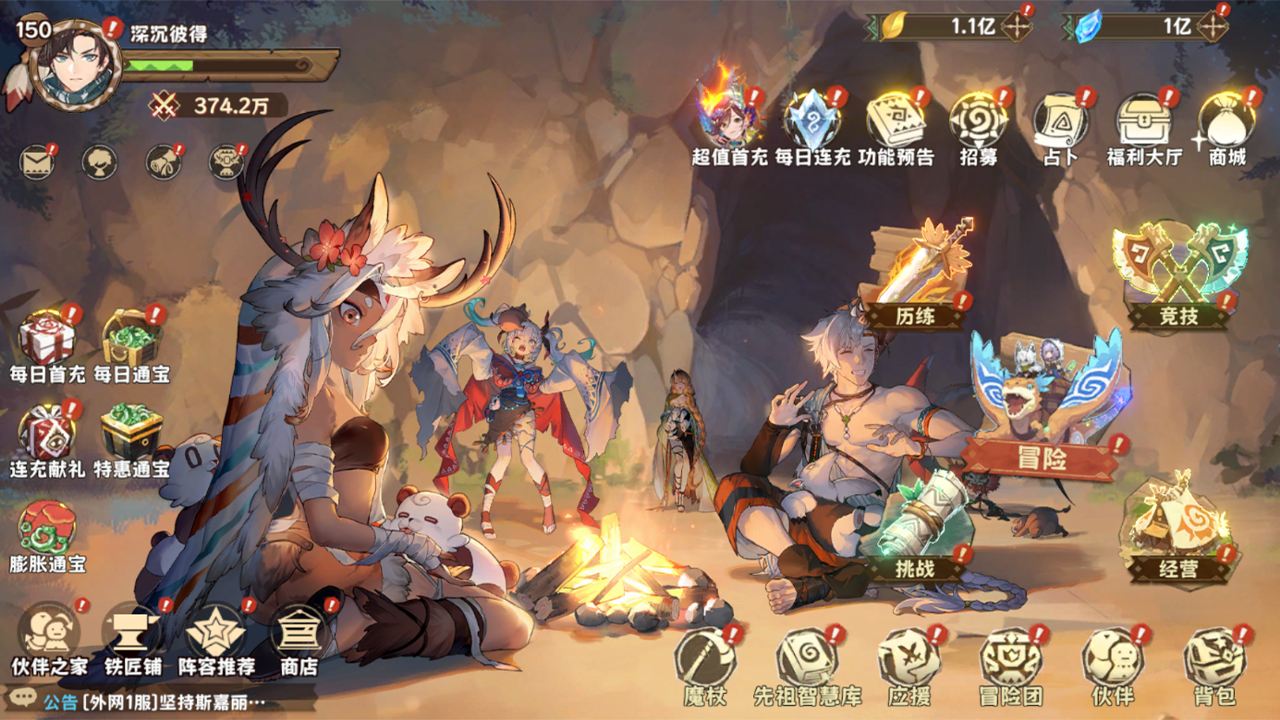The width and height of the screenshot is (1280, 720).
Task: Visit the 铁匠铺 blacksmith
Action: (x=132, y=636)
